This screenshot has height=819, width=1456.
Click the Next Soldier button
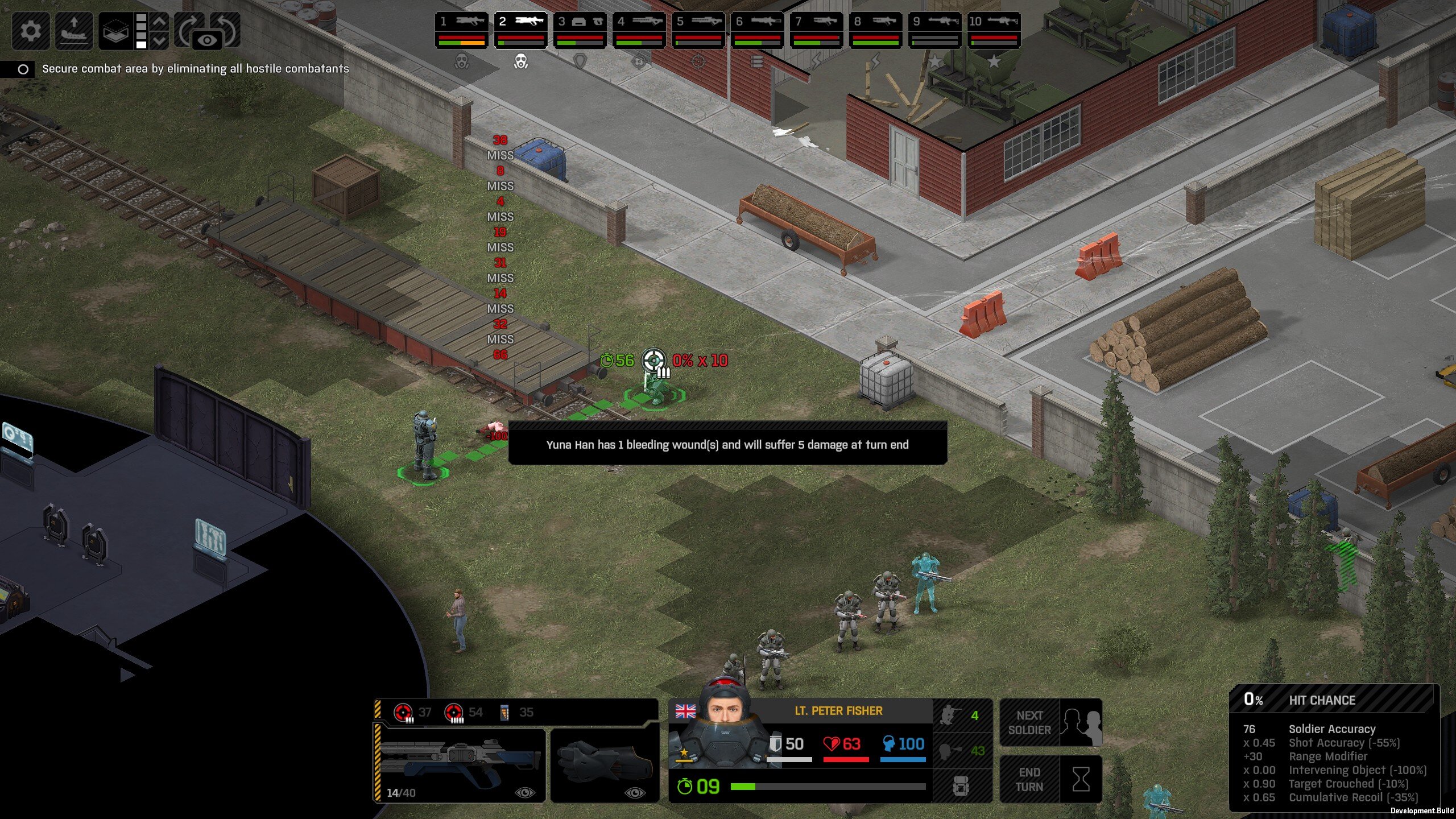point(1051,723)
